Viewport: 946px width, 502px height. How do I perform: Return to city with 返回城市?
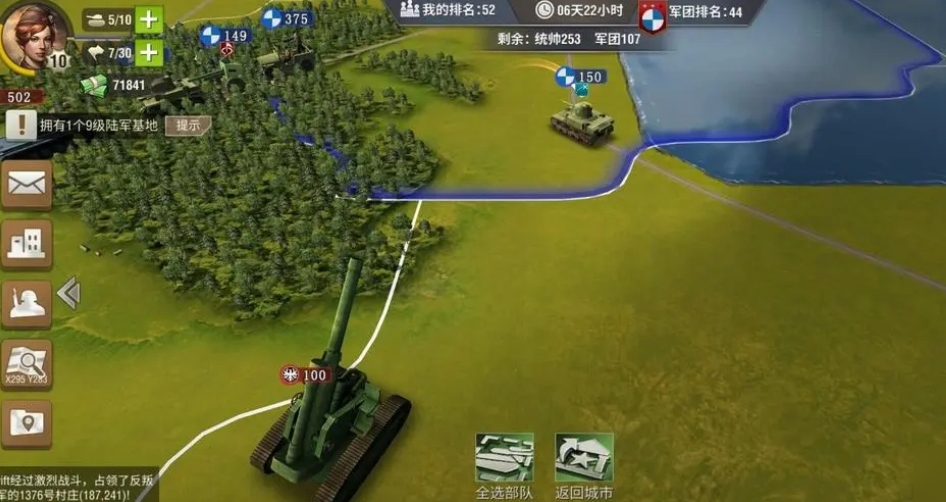click(584, 465)
